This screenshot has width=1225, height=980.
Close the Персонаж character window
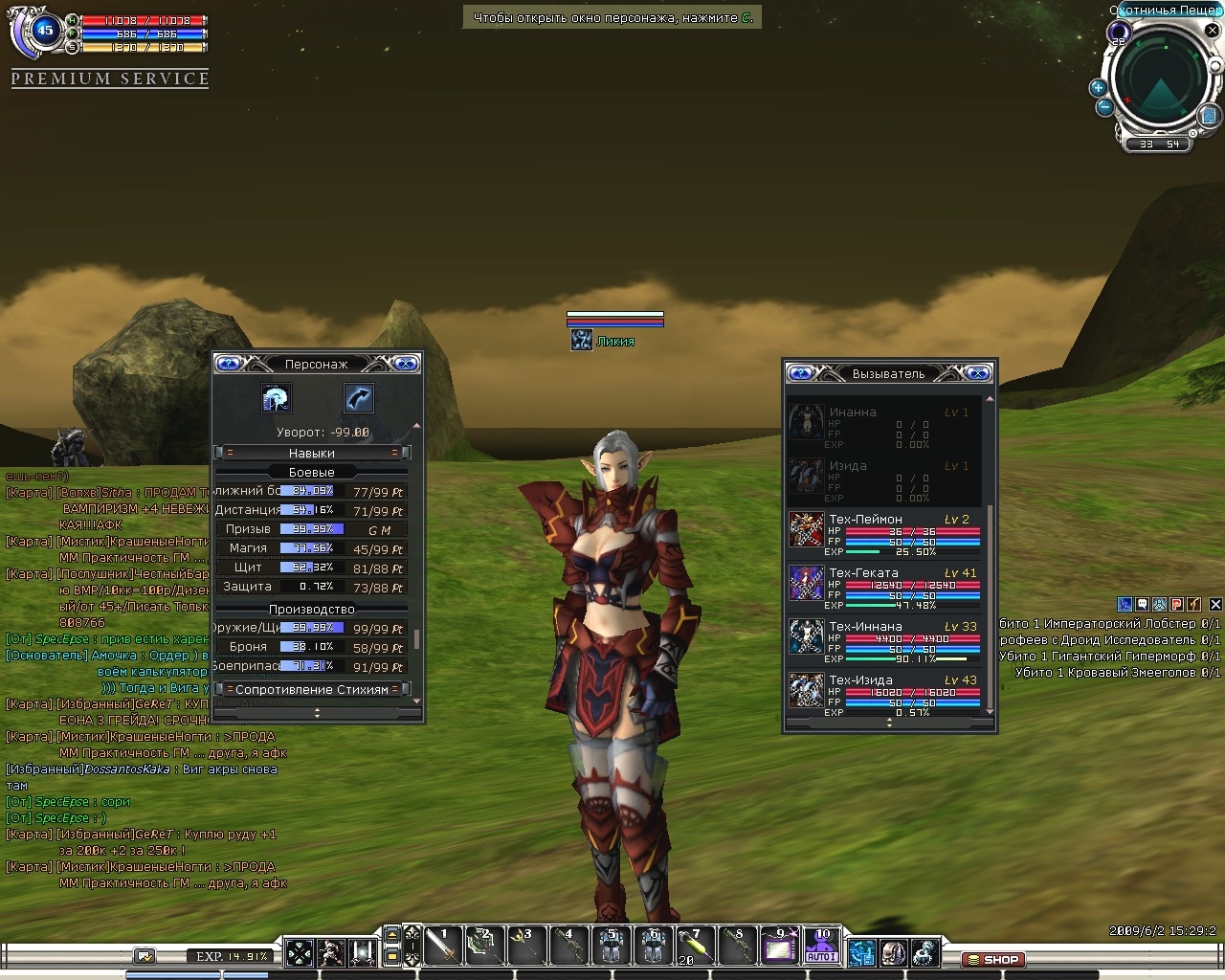click(x=406, y=364)
